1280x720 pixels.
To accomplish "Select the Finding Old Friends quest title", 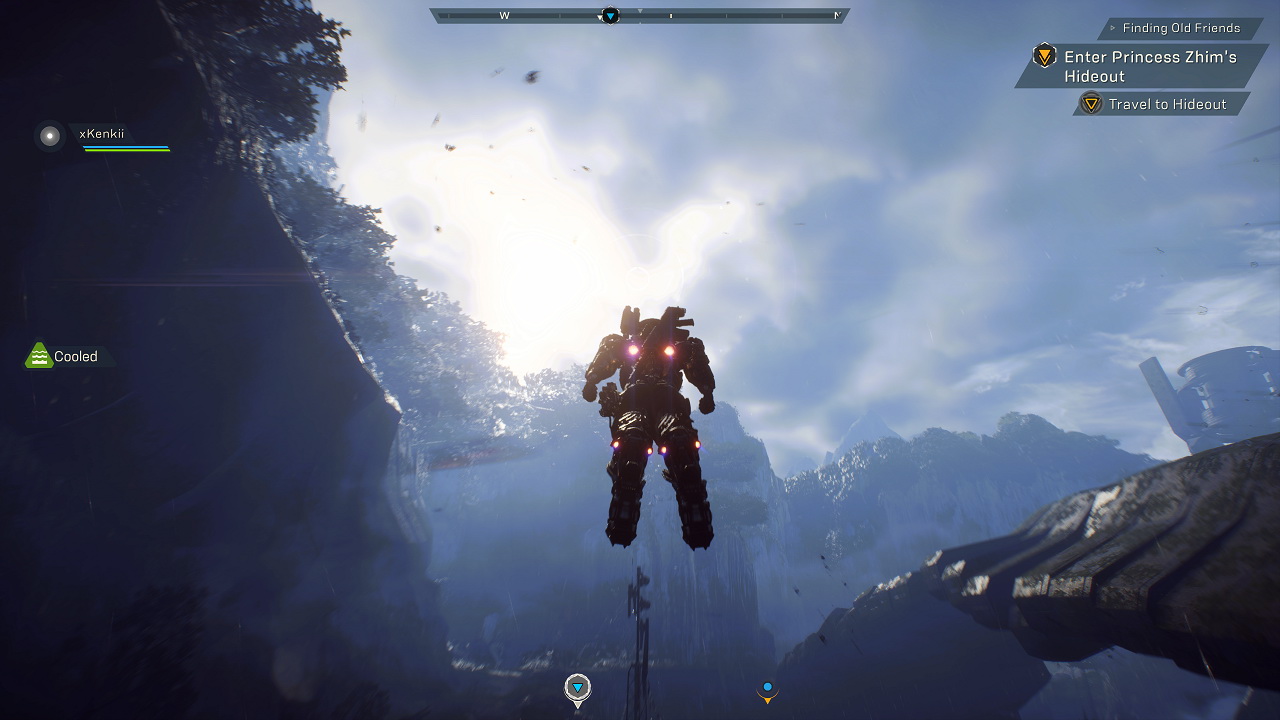I will click(1180, 28).
